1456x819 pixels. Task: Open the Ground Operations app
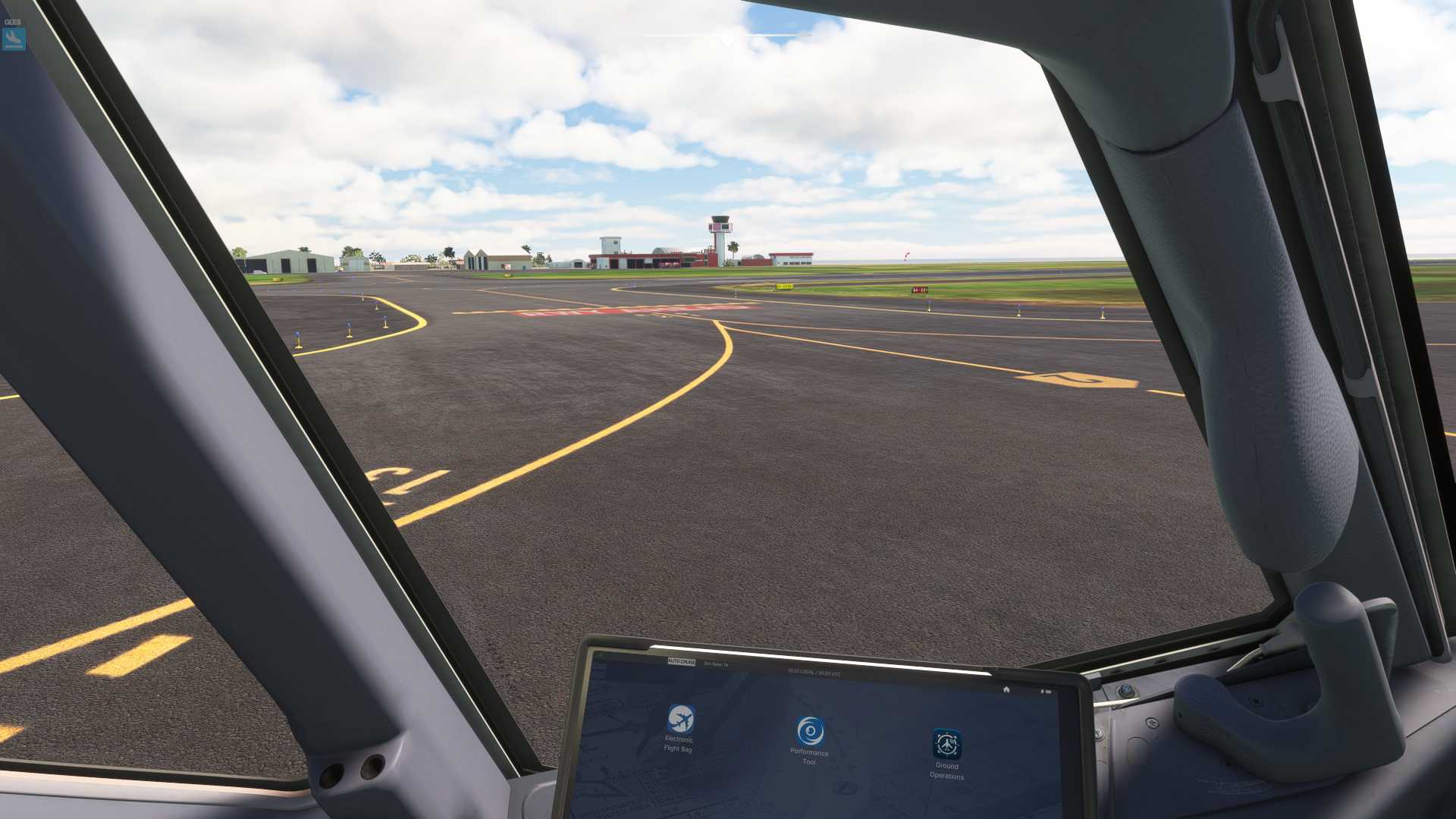946,745
